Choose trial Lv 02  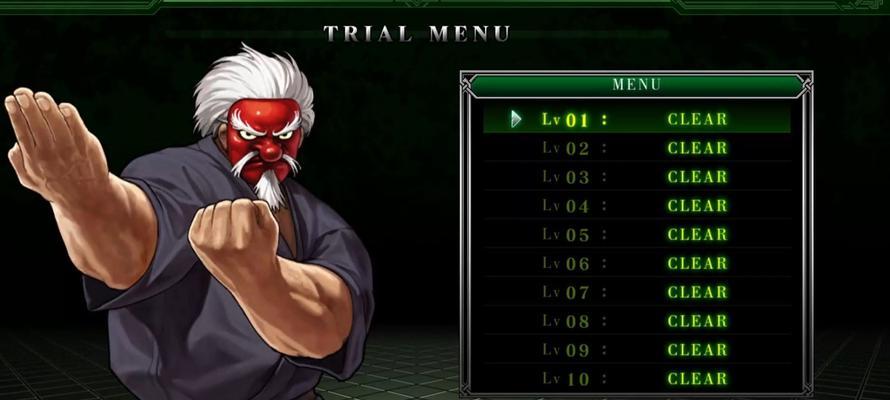636,148
